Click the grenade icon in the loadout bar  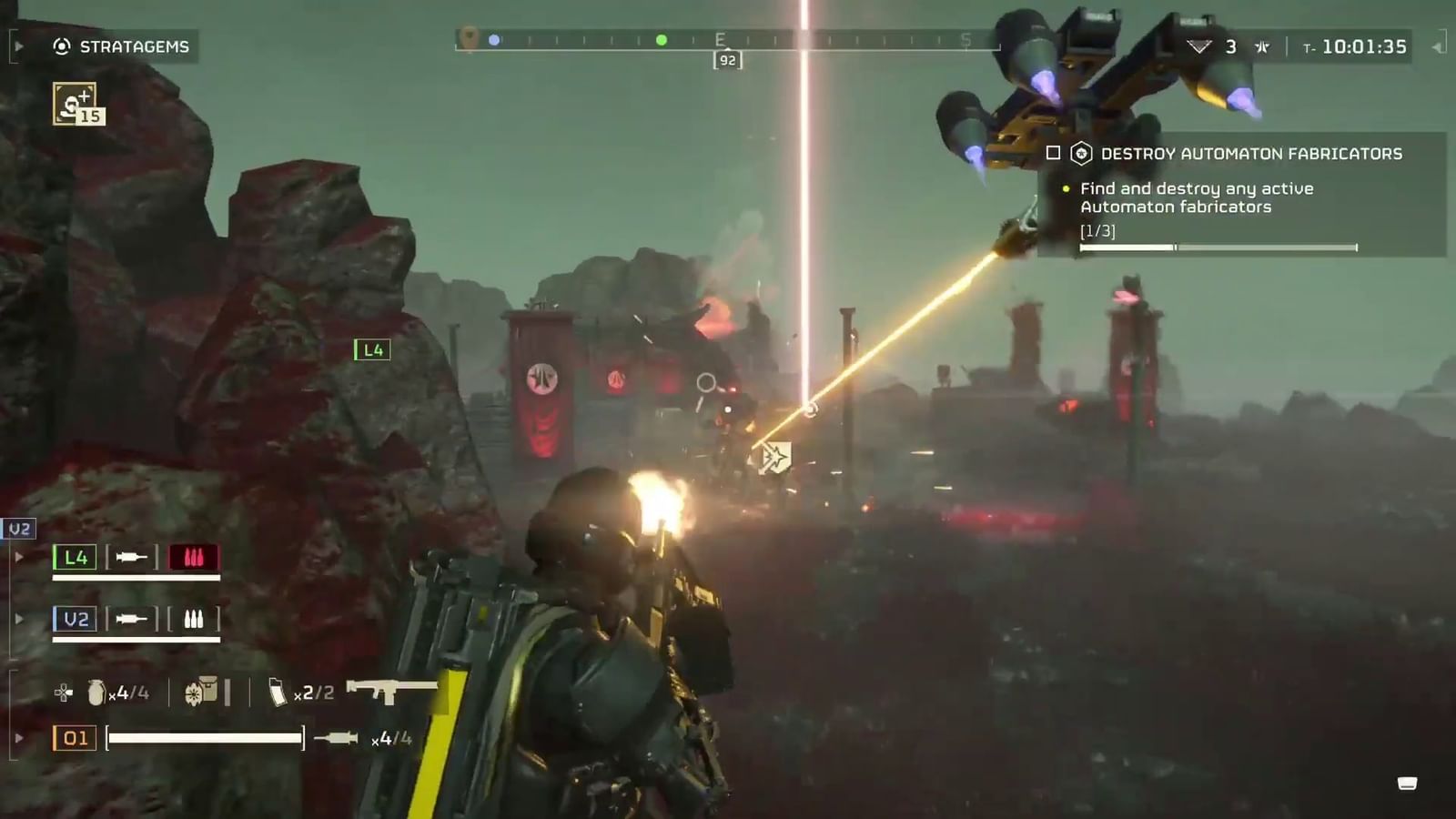(x=95, y=690)
